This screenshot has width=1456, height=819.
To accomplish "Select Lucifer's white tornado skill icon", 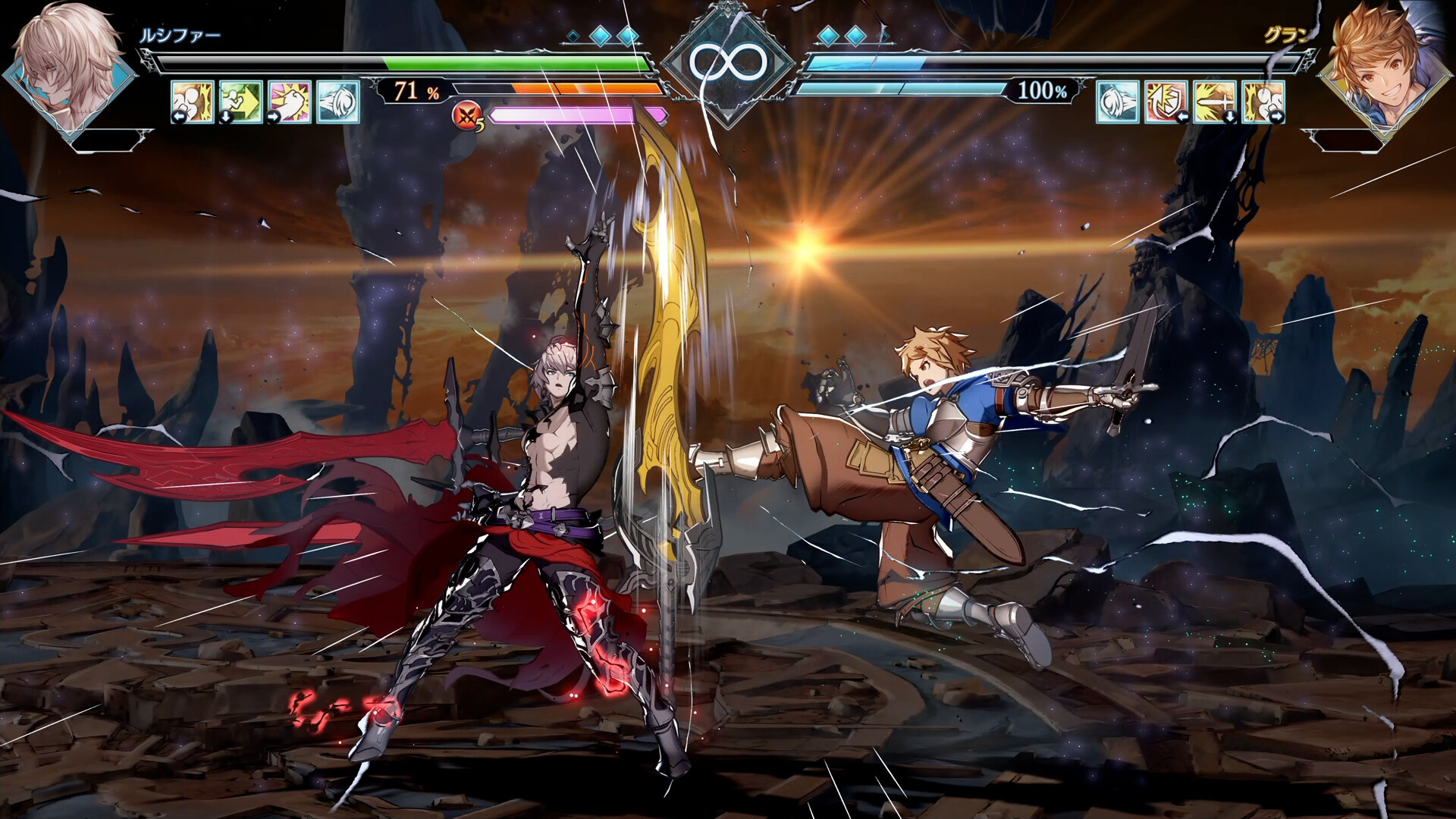I will (x=338, y=102).
